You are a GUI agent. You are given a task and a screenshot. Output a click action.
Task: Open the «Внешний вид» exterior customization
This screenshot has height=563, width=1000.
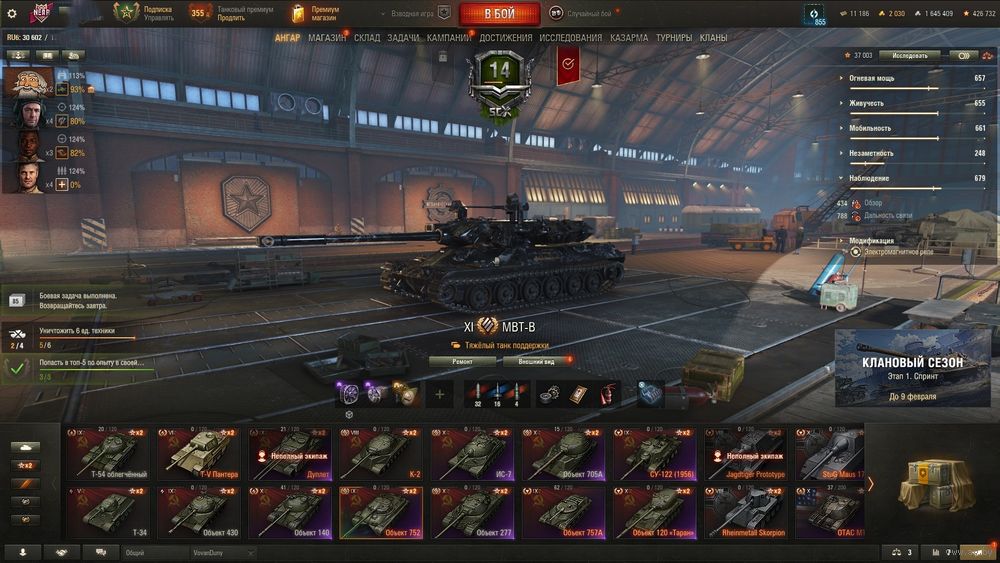tap(536, 361)
